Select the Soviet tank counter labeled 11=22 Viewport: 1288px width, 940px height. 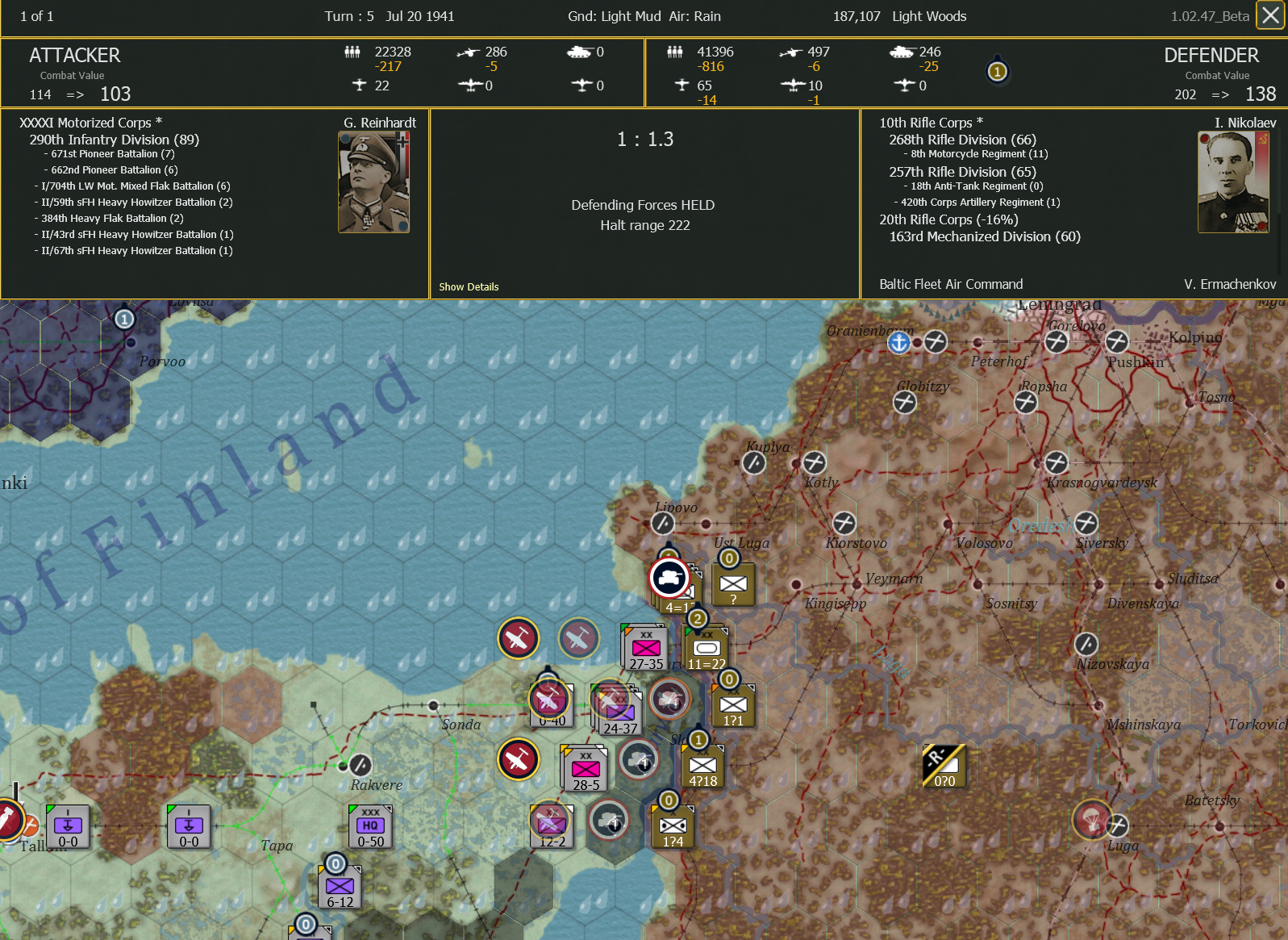click(x=704, y=645)
